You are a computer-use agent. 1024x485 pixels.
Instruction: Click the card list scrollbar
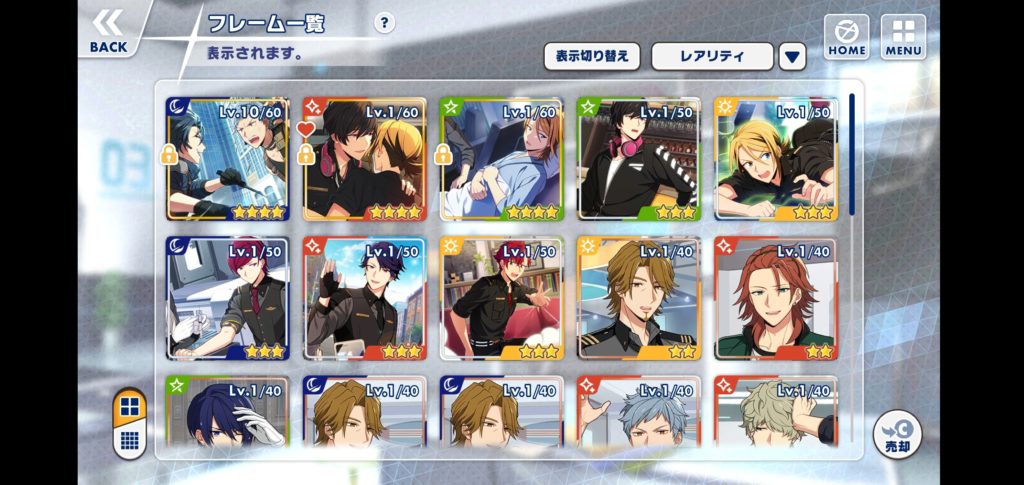(851, 154)
